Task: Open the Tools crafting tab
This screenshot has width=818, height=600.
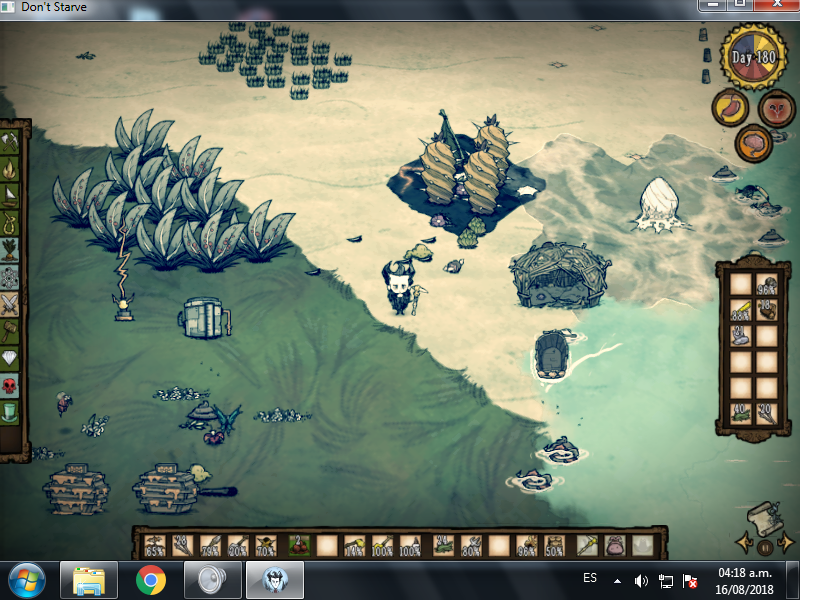Action: tap(11, 143)
